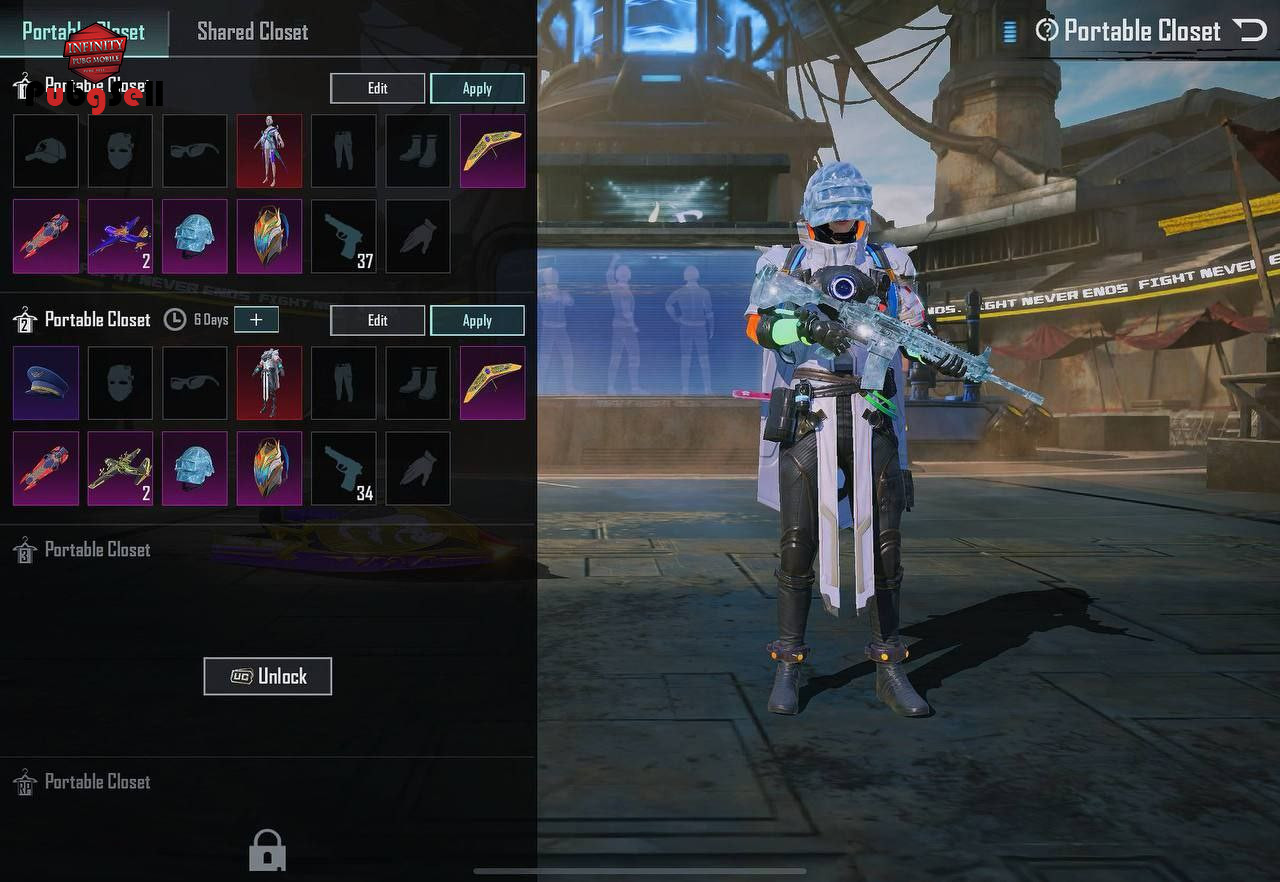
Task: Select the blue captain hat slot
Action: click(46, 383)
